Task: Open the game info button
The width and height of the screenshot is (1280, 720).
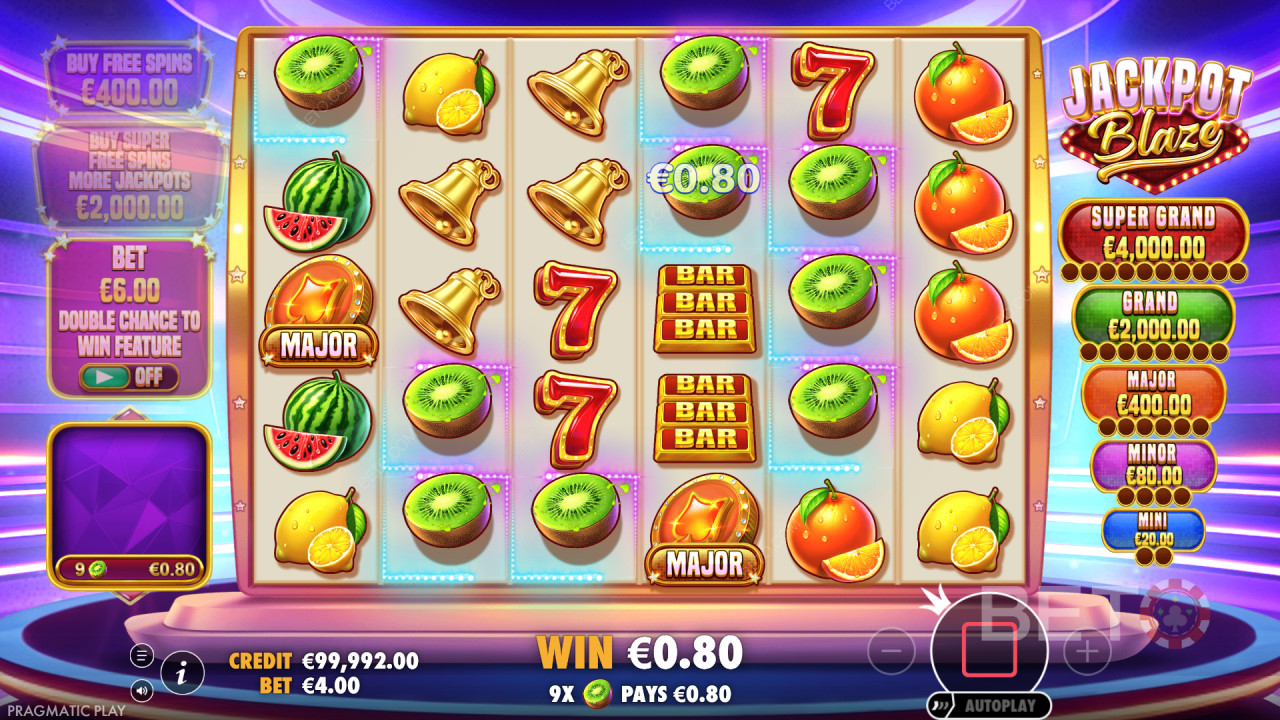Action: click(182, 674)
